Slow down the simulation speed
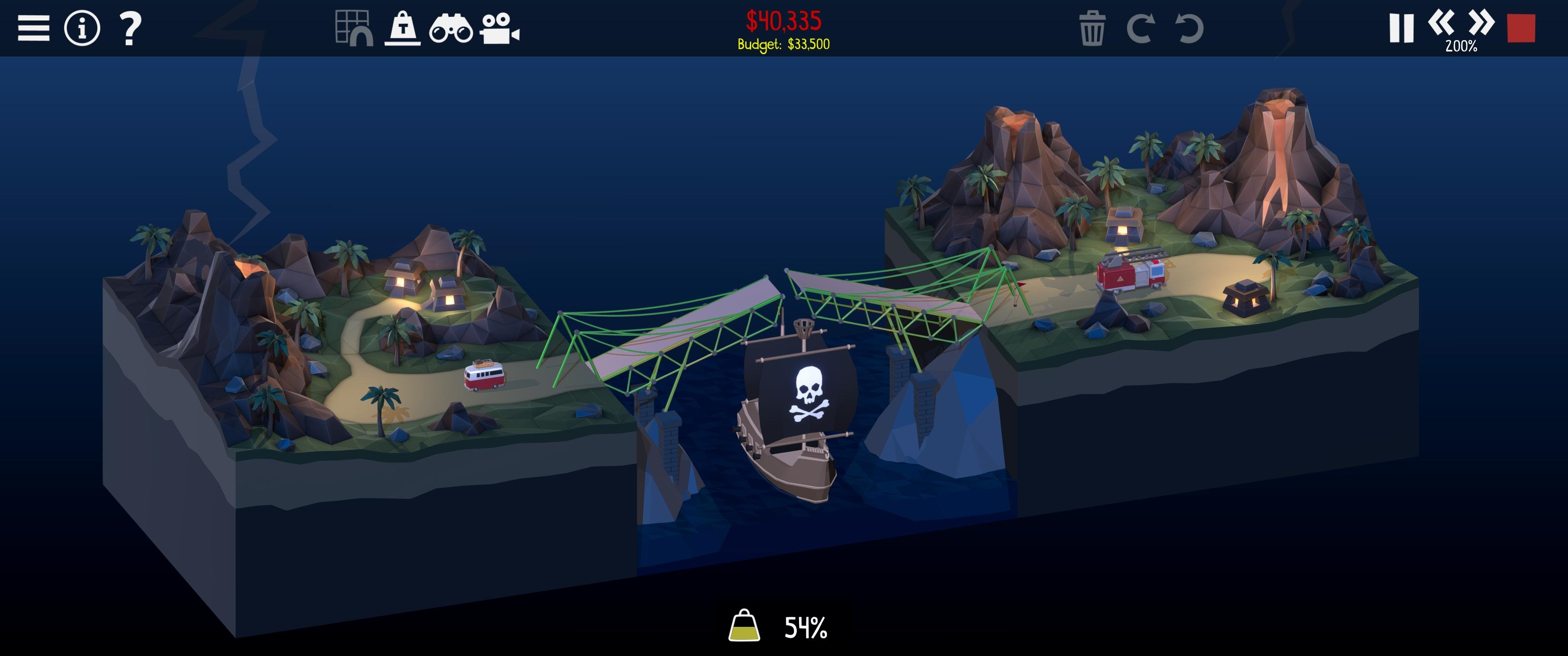 tap(1441, 23)
